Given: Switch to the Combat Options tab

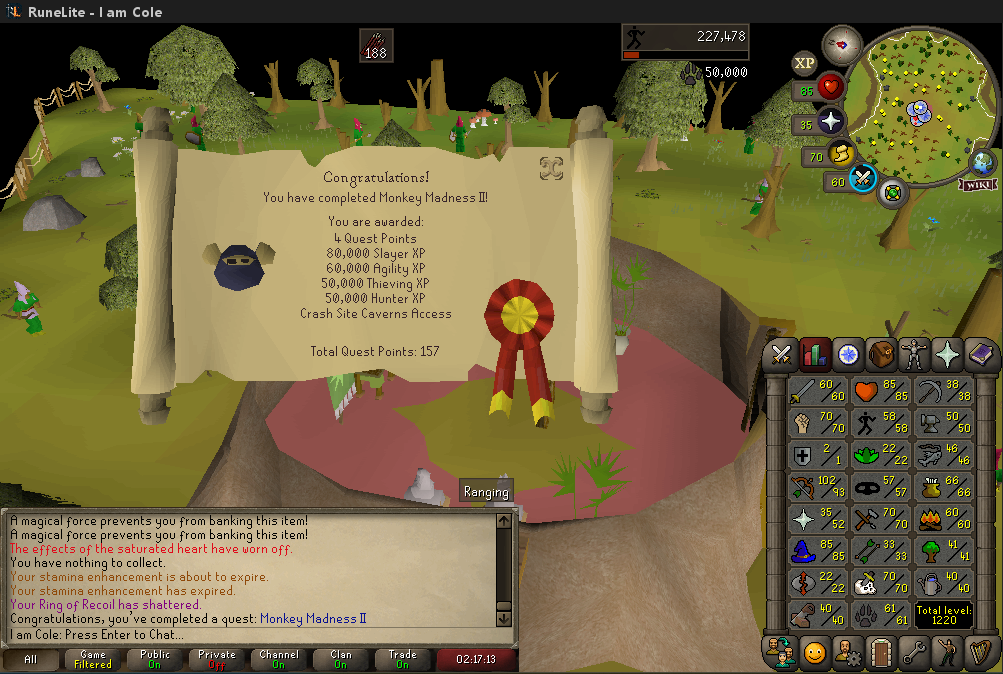Looking at the screenshot, I should (780, 354).
